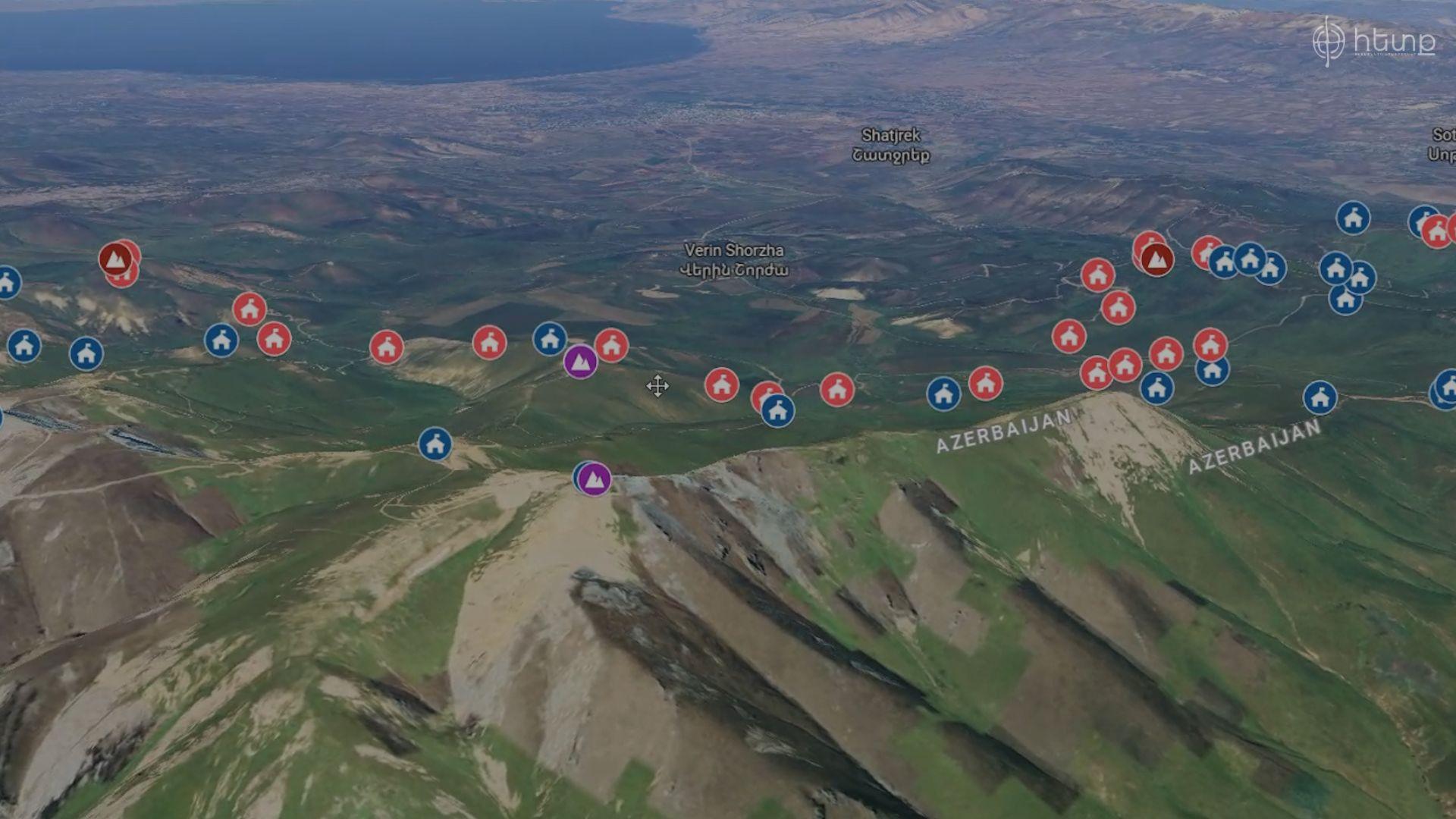Viewport: 1456px width, 819px height.
Task: Select the leftmost blue church marker at screen edge
Action: (x=7, y=283)
